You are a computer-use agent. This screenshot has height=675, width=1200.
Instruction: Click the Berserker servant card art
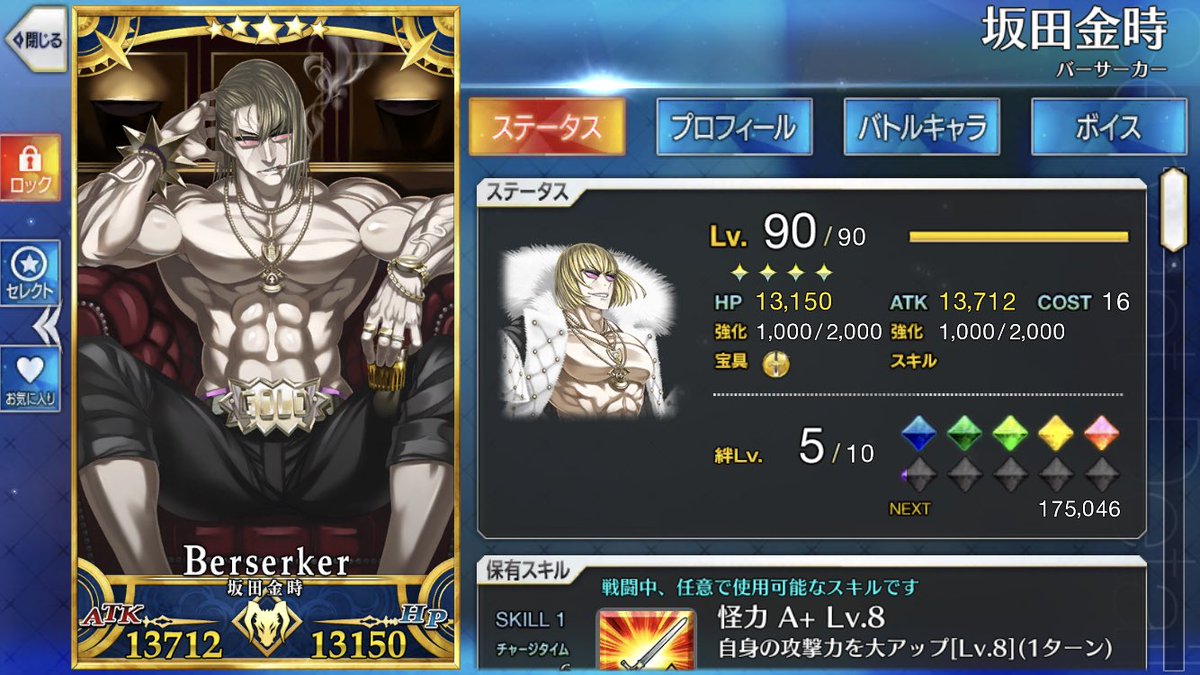[265, 300]
